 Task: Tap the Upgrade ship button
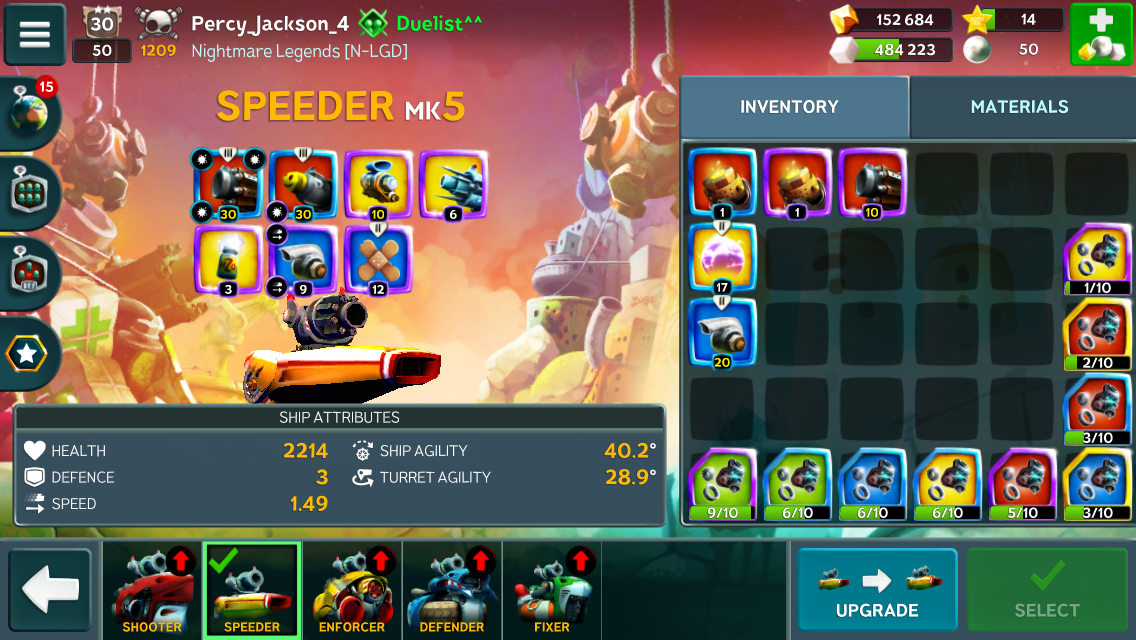tap(877, 591)
